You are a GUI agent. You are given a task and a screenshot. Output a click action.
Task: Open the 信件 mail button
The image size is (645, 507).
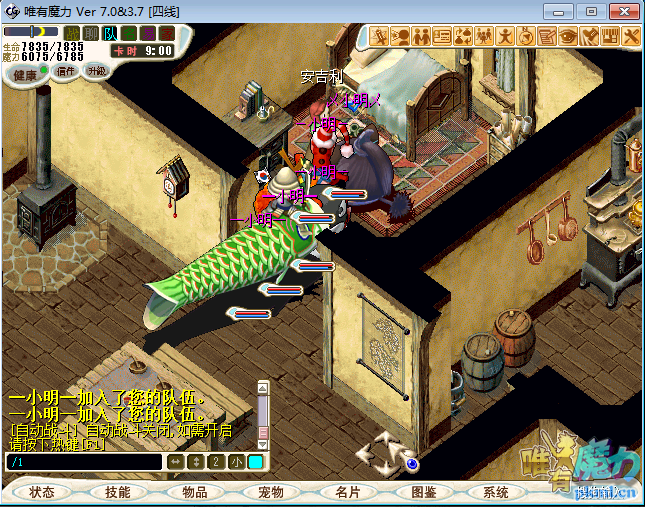[66, 72]
